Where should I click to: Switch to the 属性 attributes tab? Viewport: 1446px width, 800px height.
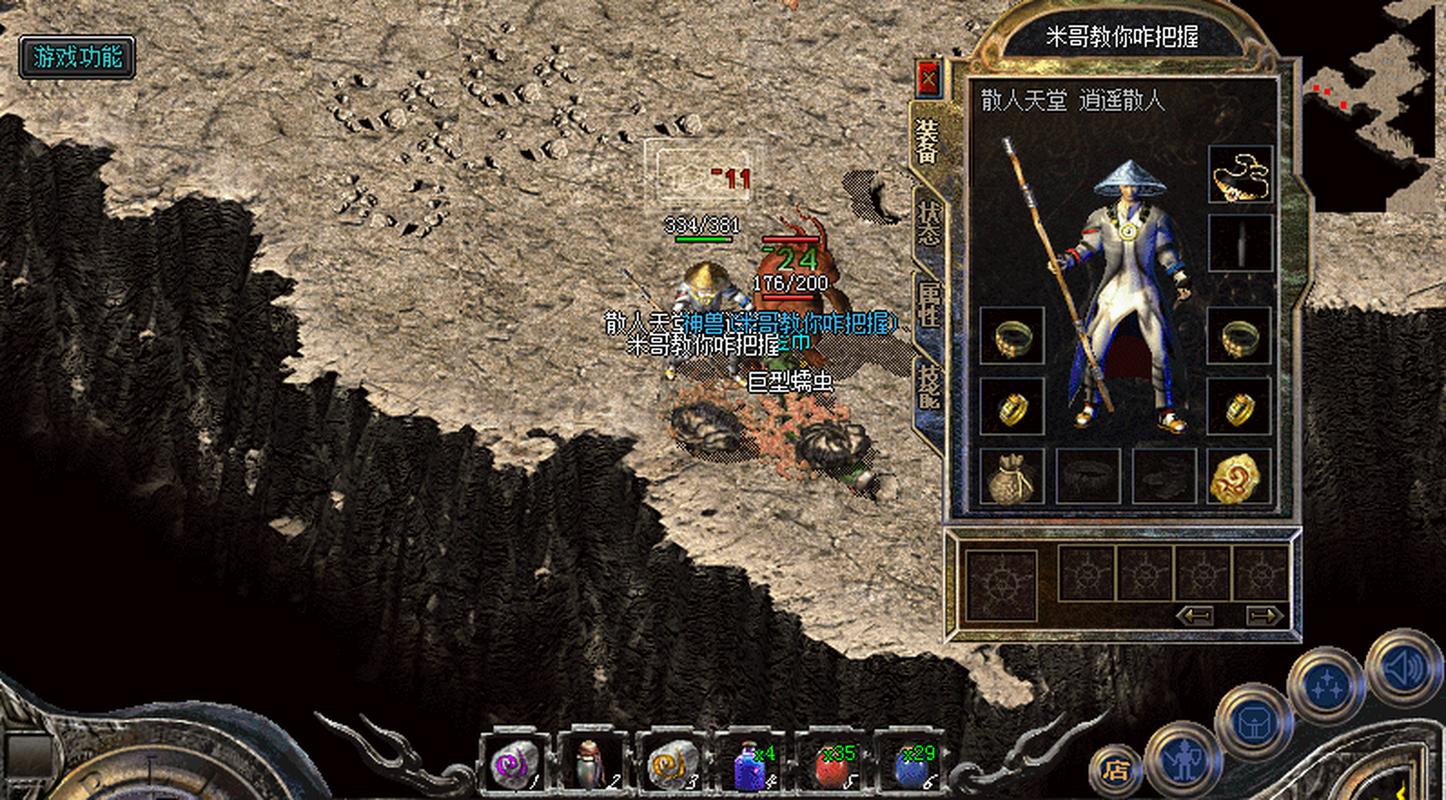click(928, 304)
